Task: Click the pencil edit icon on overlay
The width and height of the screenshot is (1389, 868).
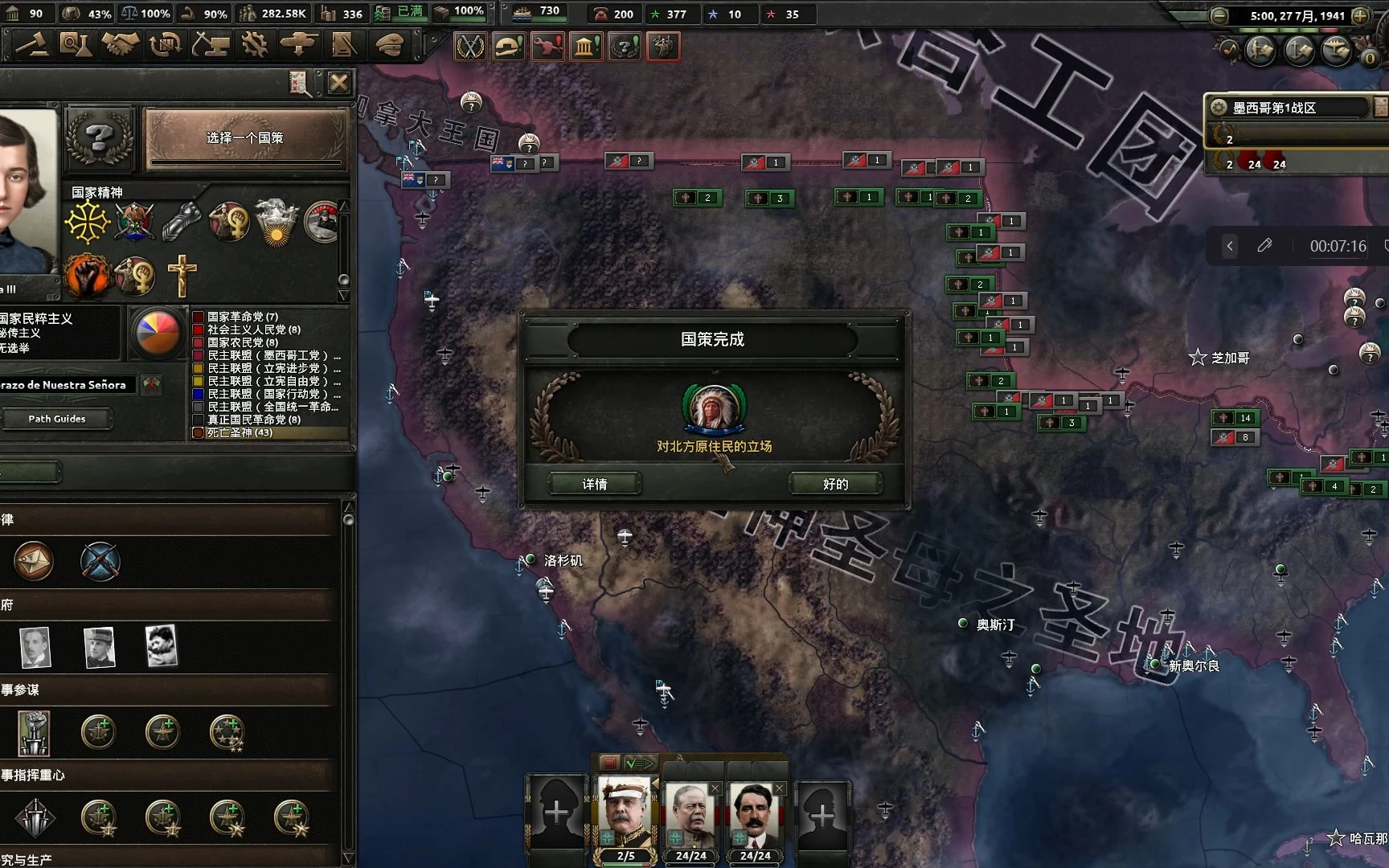Action: point(1264,246)
